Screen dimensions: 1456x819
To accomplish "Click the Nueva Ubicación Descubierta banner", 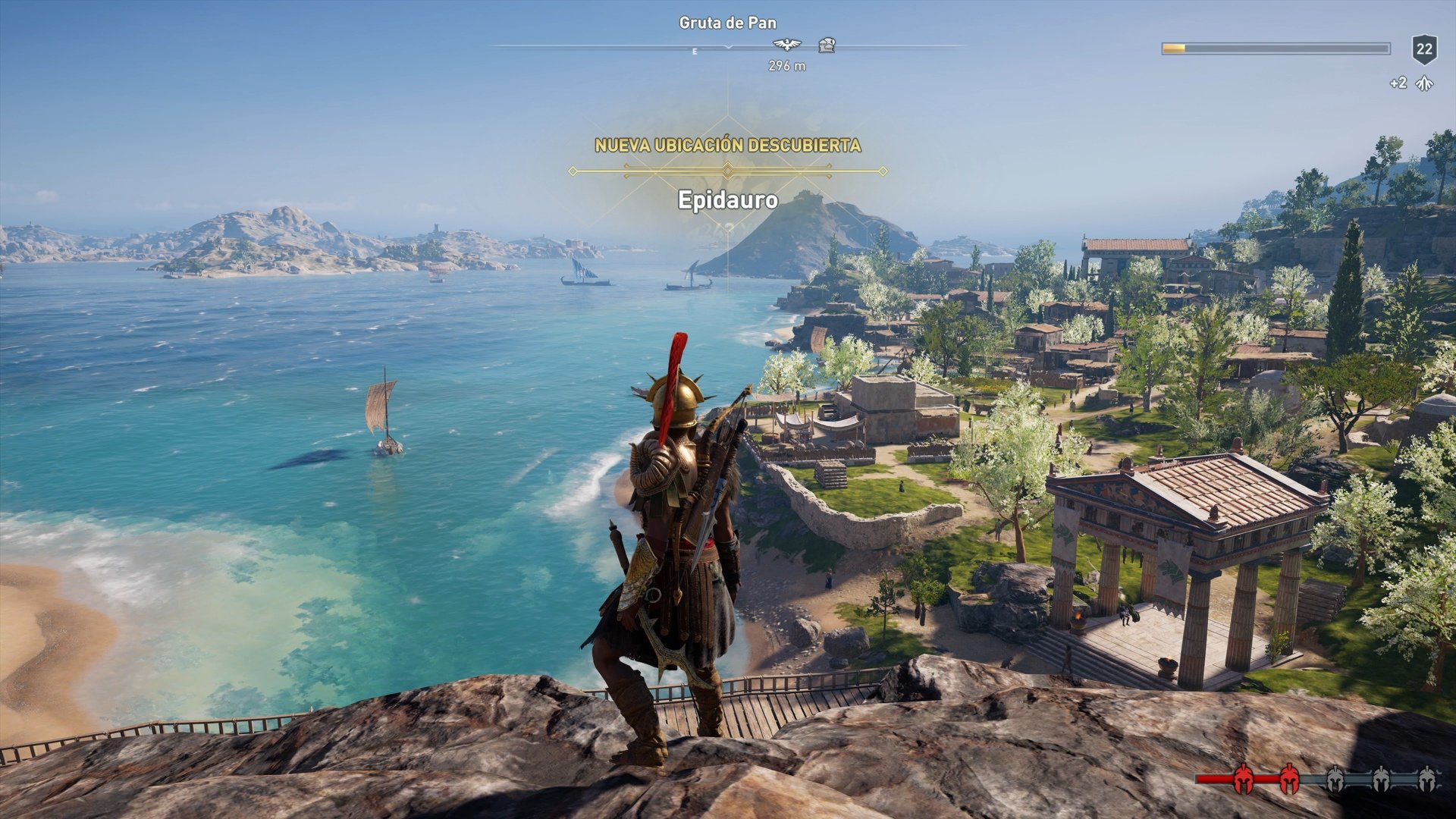I will (x=728, y=143).
